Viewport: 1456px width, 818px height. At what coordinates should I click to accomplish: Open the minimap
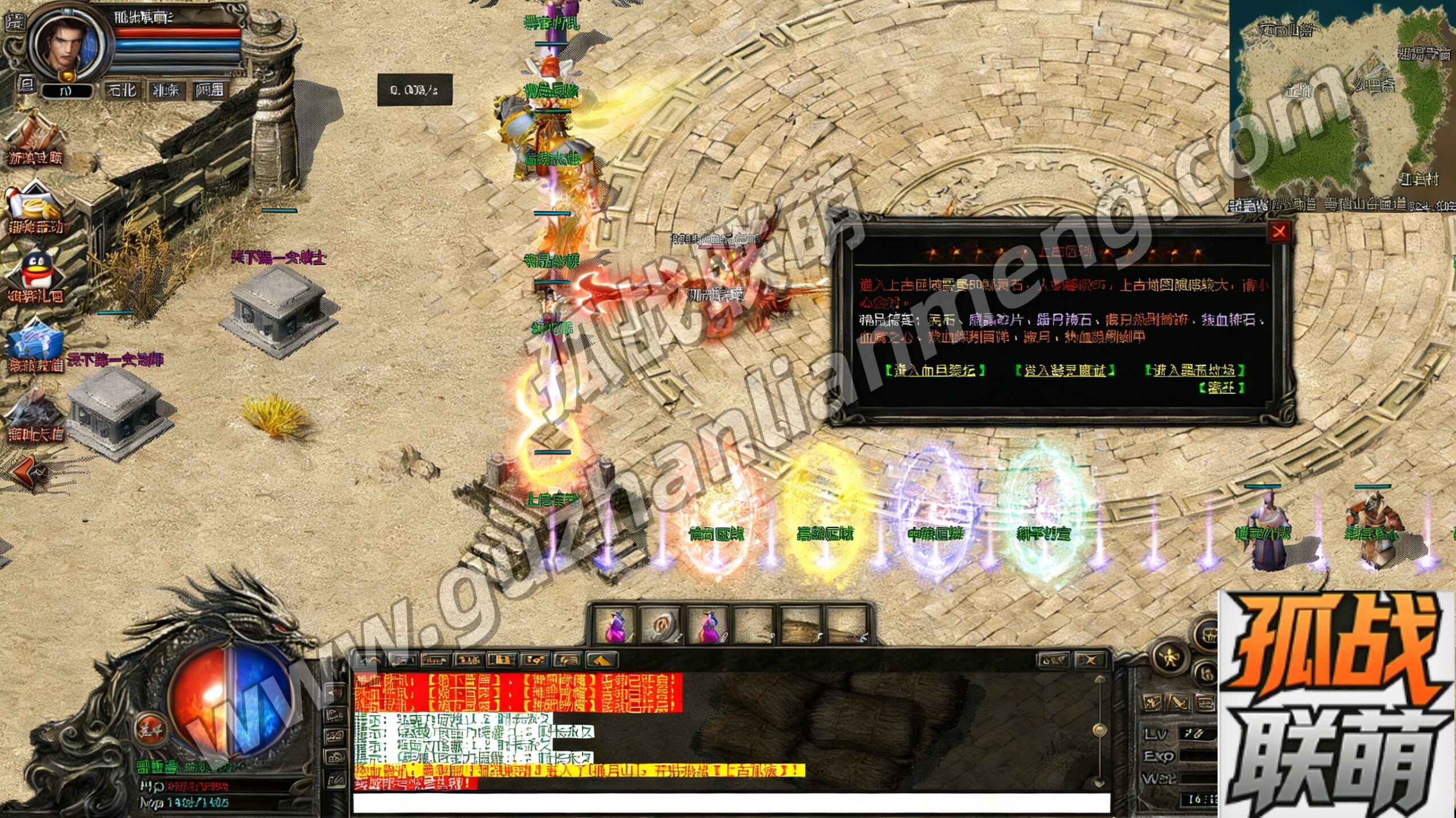coord(1342,102)
